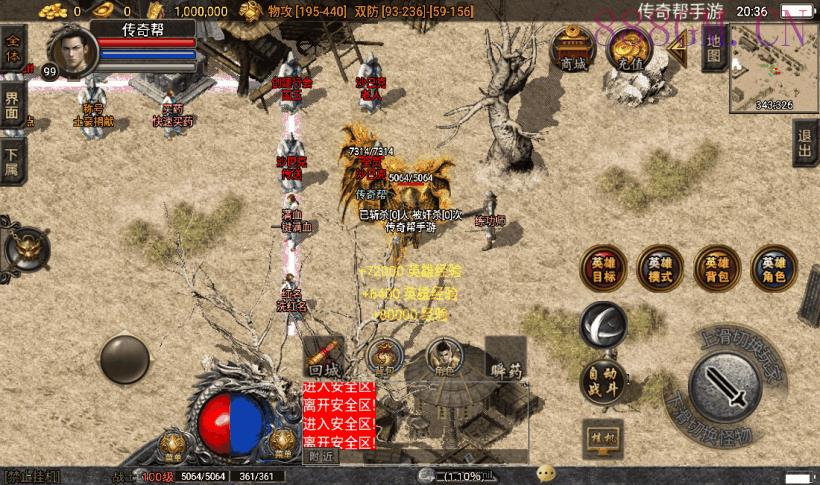Select the 英雄目标 hero target button
The width and height of the screenshot is (820, 485).
tap(603, 266)
